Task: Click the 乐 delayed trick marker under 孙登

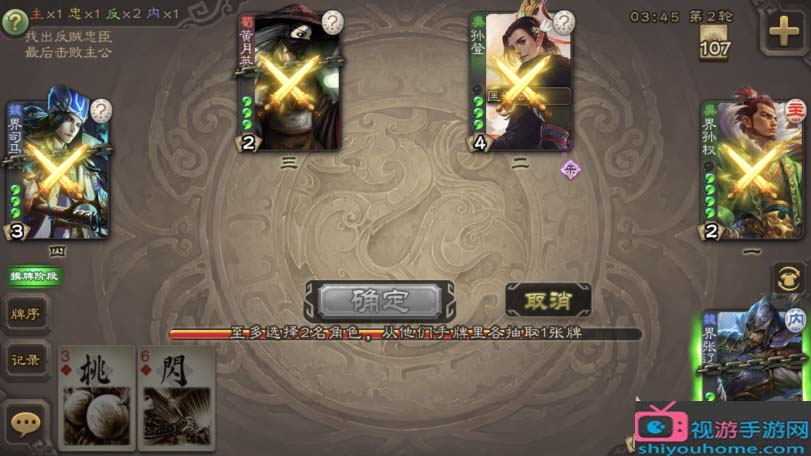Action: tap(571, 169)
